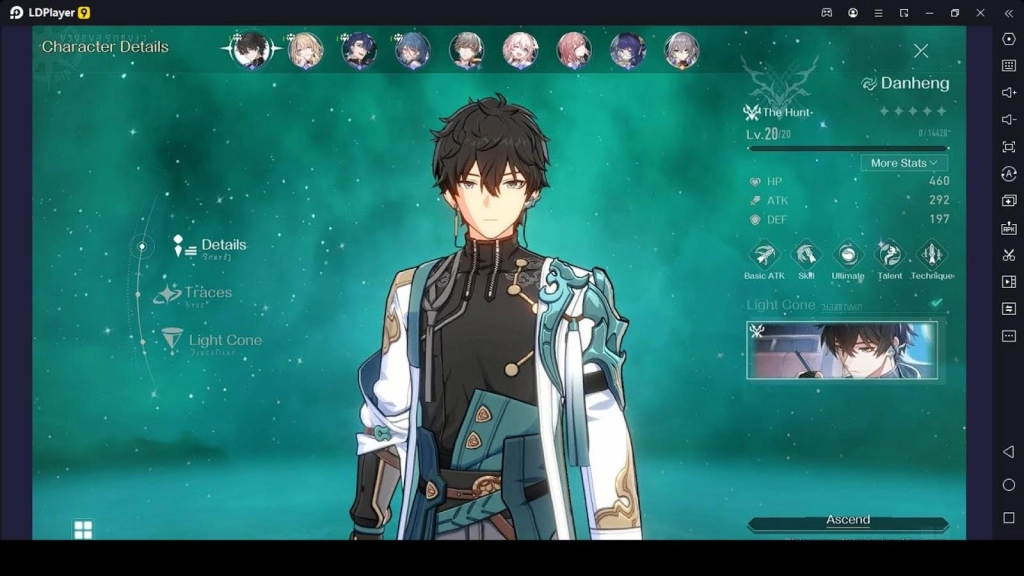
Task: View the Basic ATK skill icon
Action: click(764, 255)
